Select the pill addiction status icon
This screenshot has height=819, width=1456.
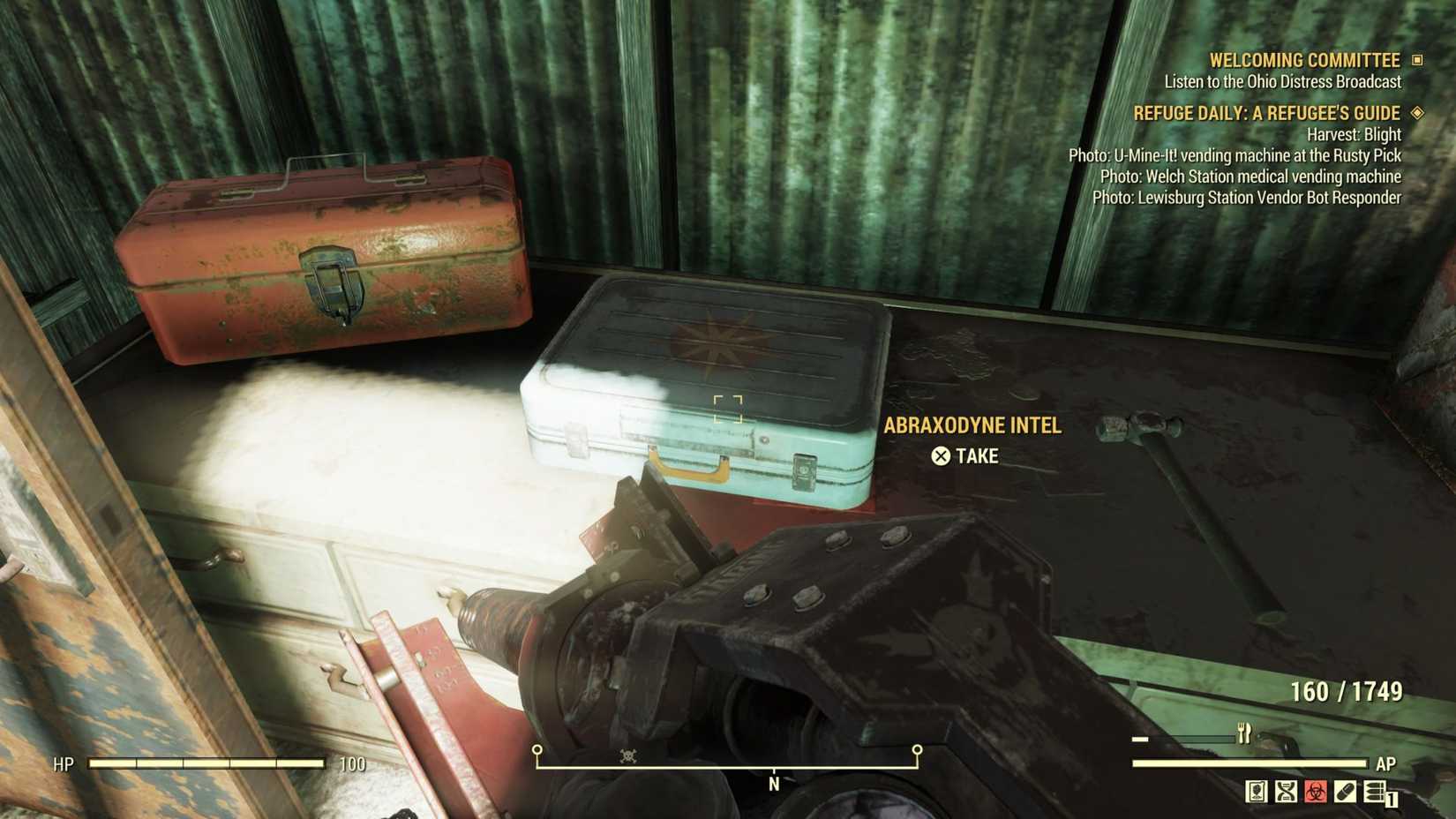[x=1346, y=792]
